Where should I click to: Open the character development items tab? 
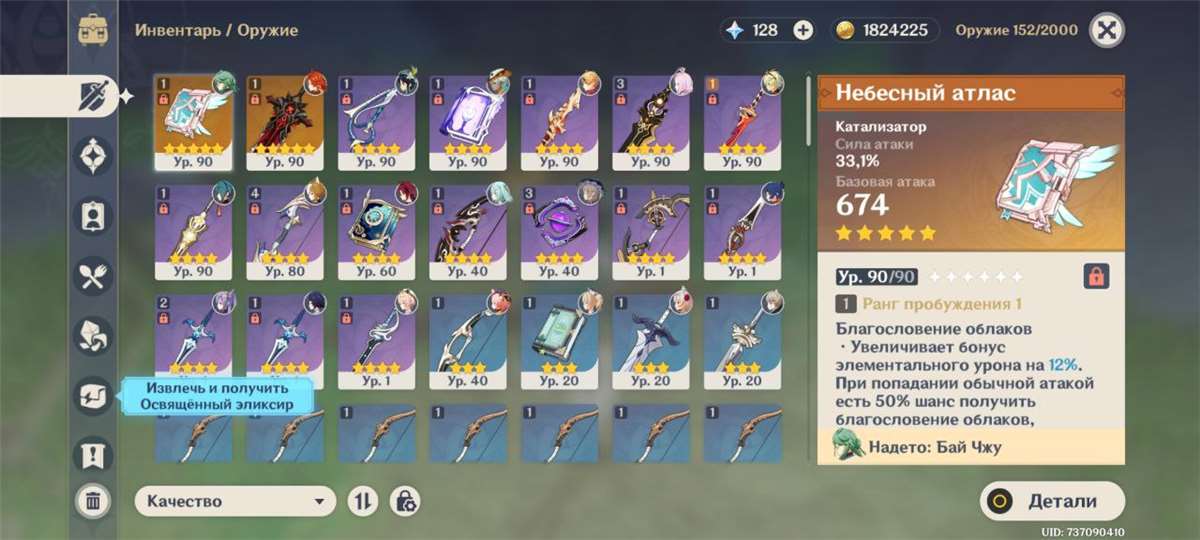point(92,215)
